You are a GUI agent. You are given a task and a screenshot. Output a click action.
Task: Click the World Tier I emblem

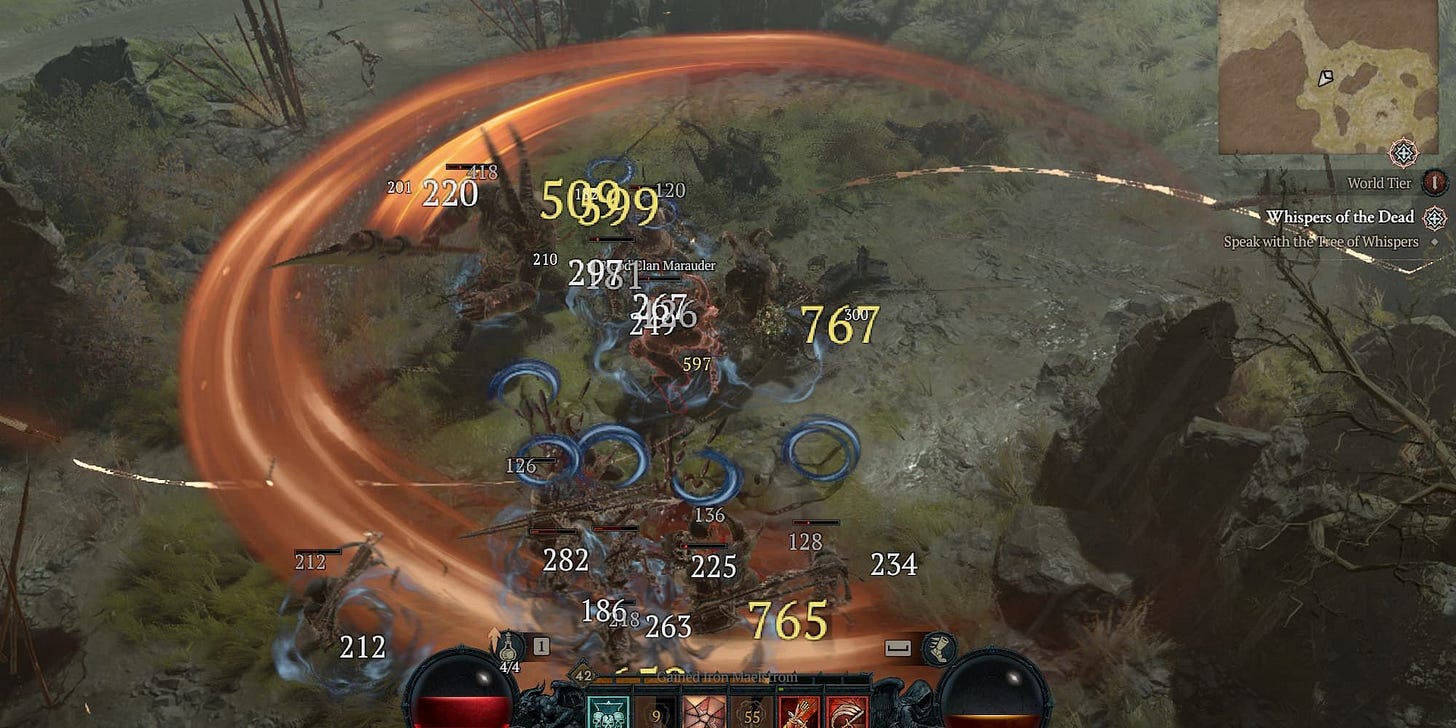click(1434, 184)
